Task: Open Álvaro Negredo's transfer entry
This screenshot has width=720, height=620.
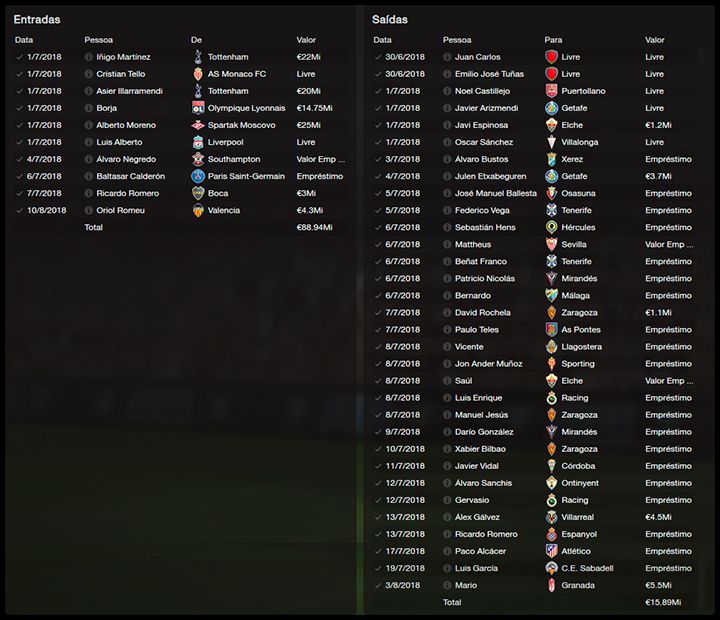Action: (125, 159)
